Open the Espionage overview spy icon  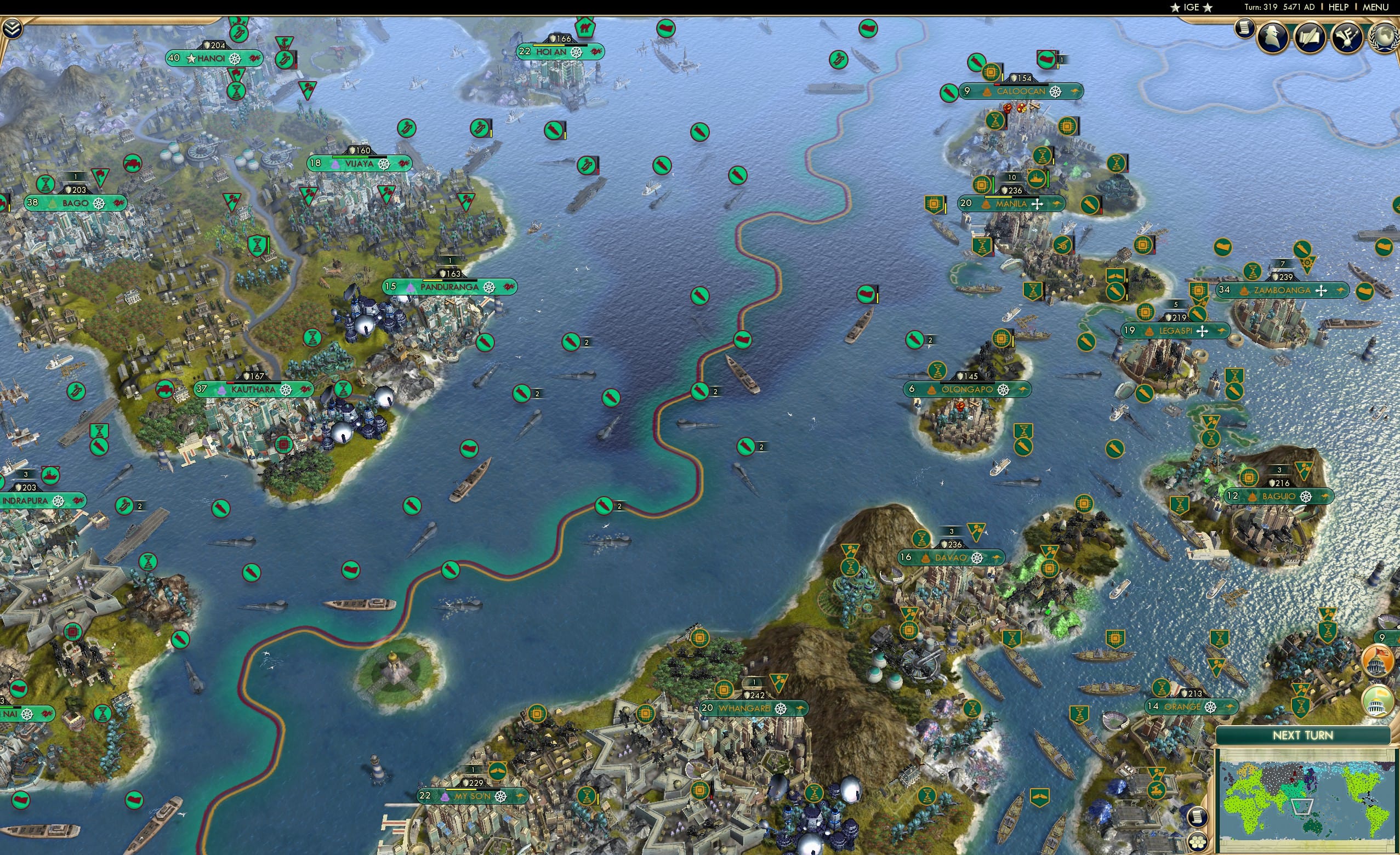click(1272, 37)
